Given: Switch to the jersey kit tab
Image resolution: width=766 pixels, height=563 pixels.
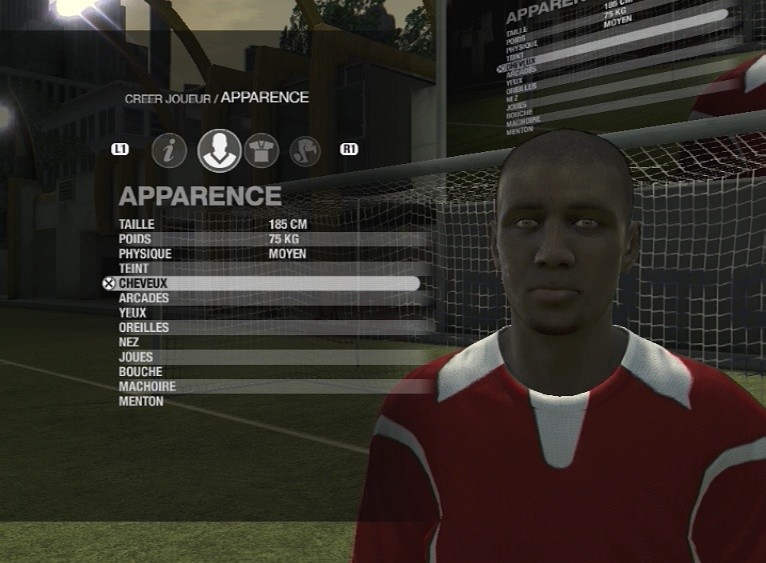Looking at the screenshot, I should coord(261,150).
